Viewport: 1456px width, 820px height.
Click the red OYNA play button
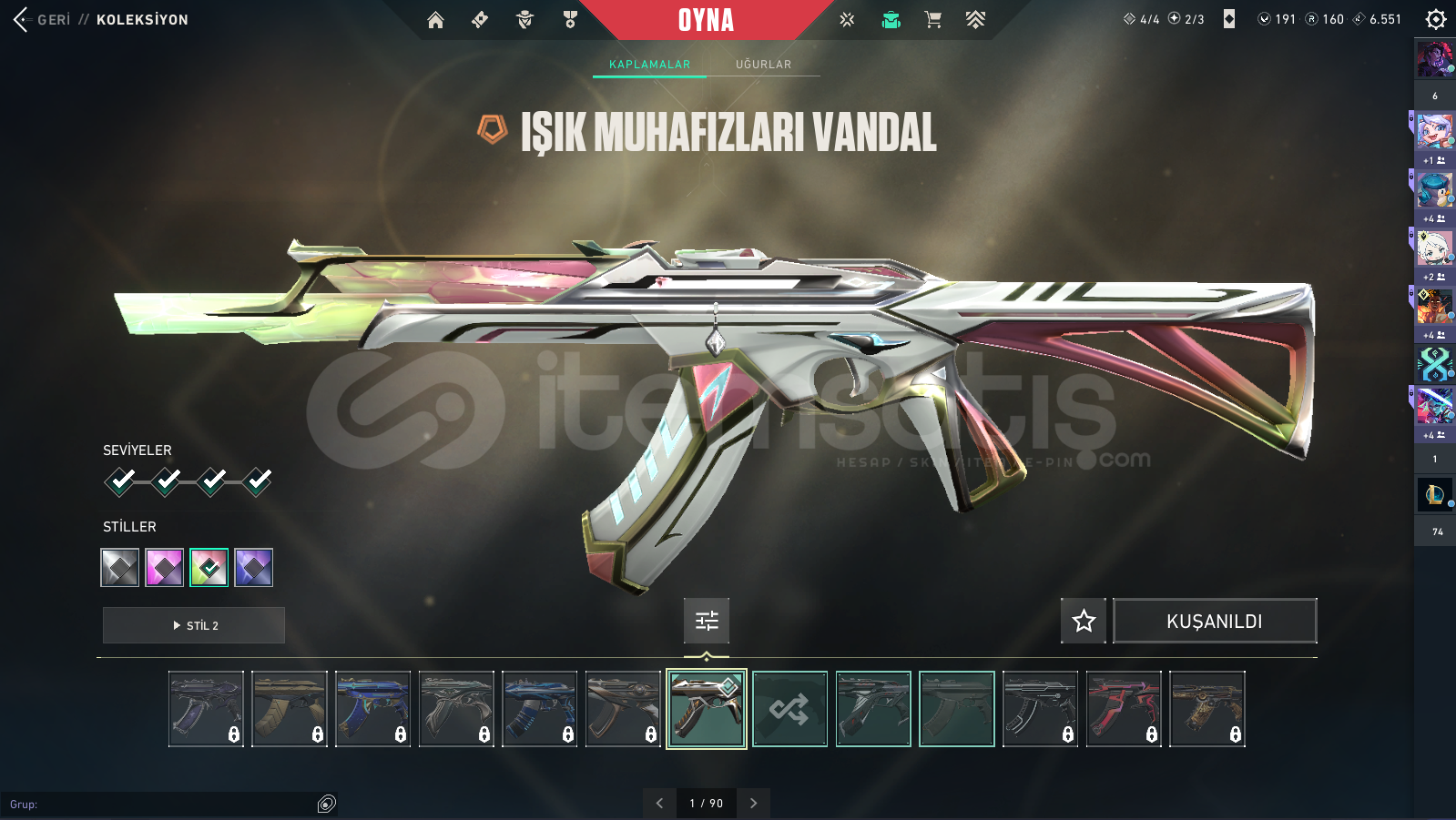[x=706, y=20]
